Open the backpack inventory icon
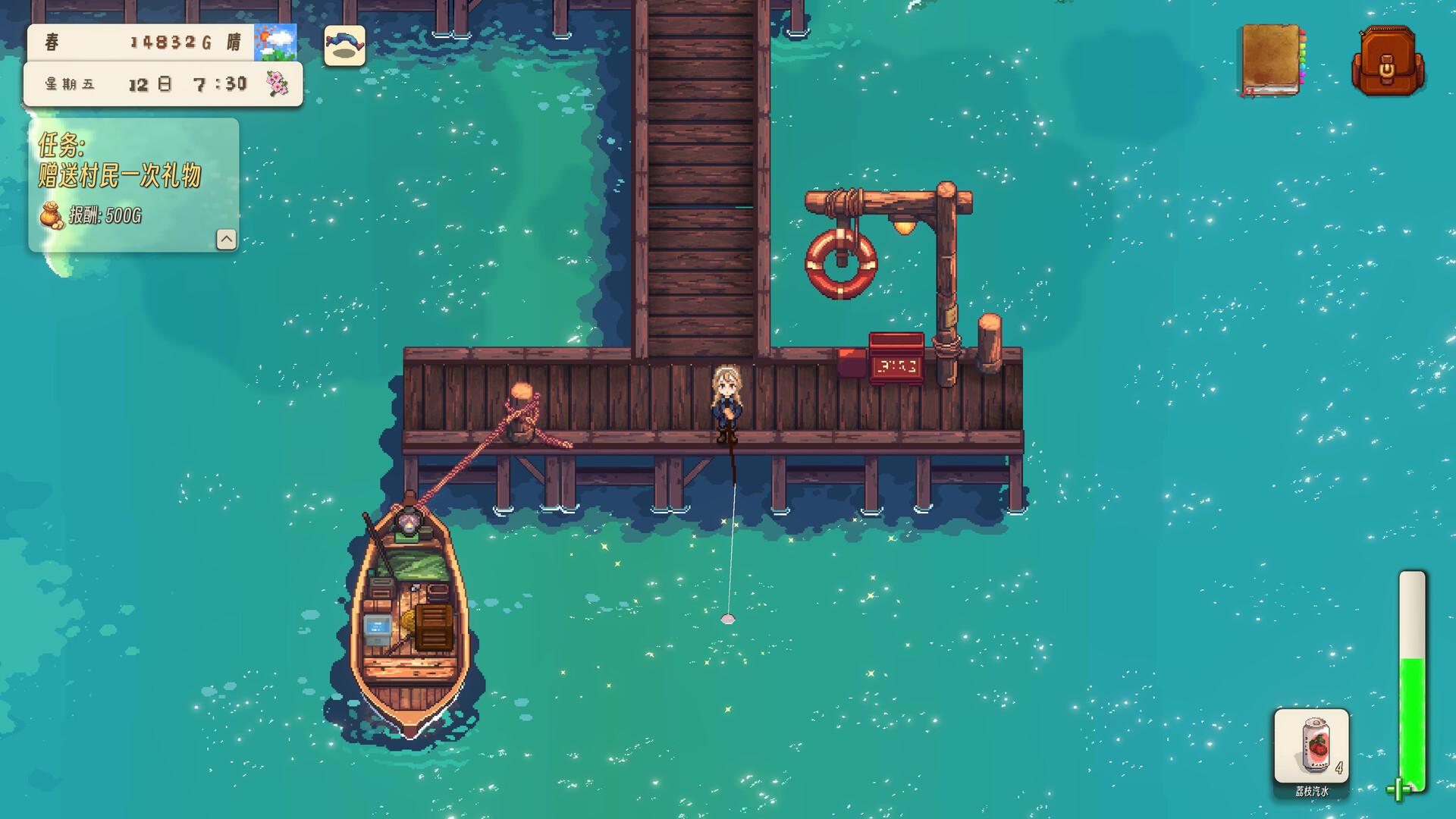Screen dimensions: 1456x819 coord(1388,61)
